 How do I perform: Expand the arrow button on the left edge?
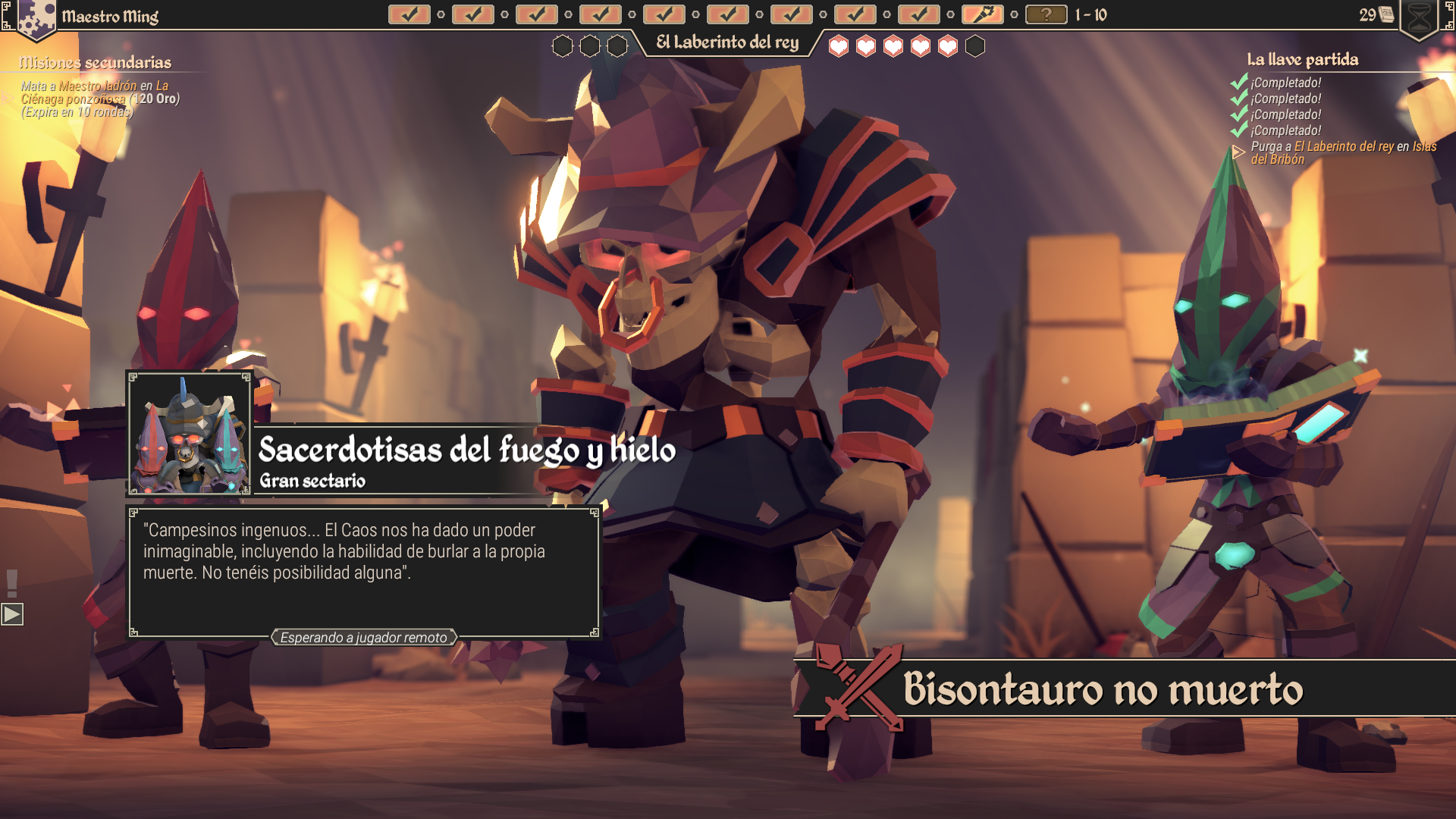coord(12,613)
